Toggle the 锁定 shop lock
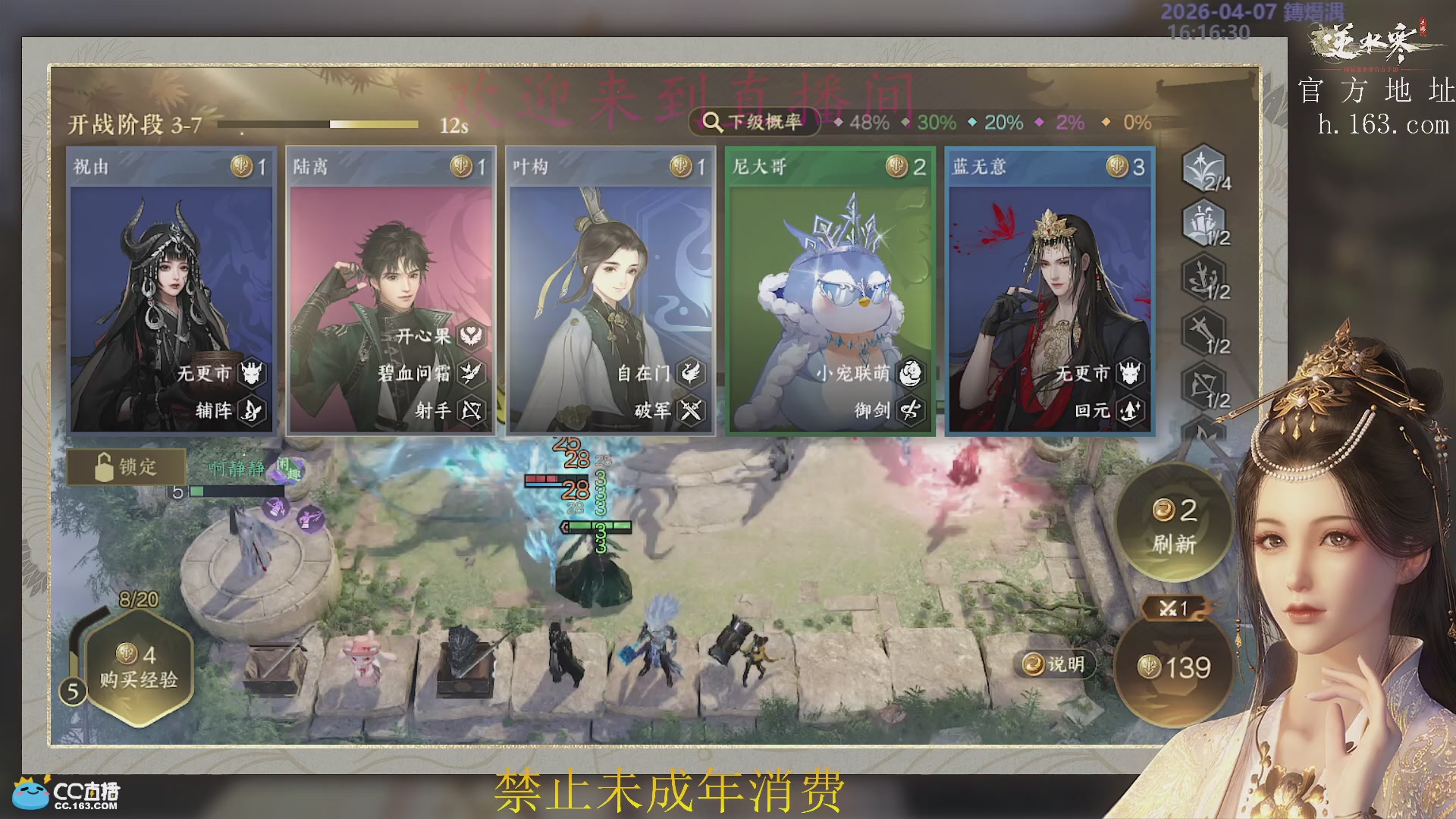 click(x=127, y=467)
